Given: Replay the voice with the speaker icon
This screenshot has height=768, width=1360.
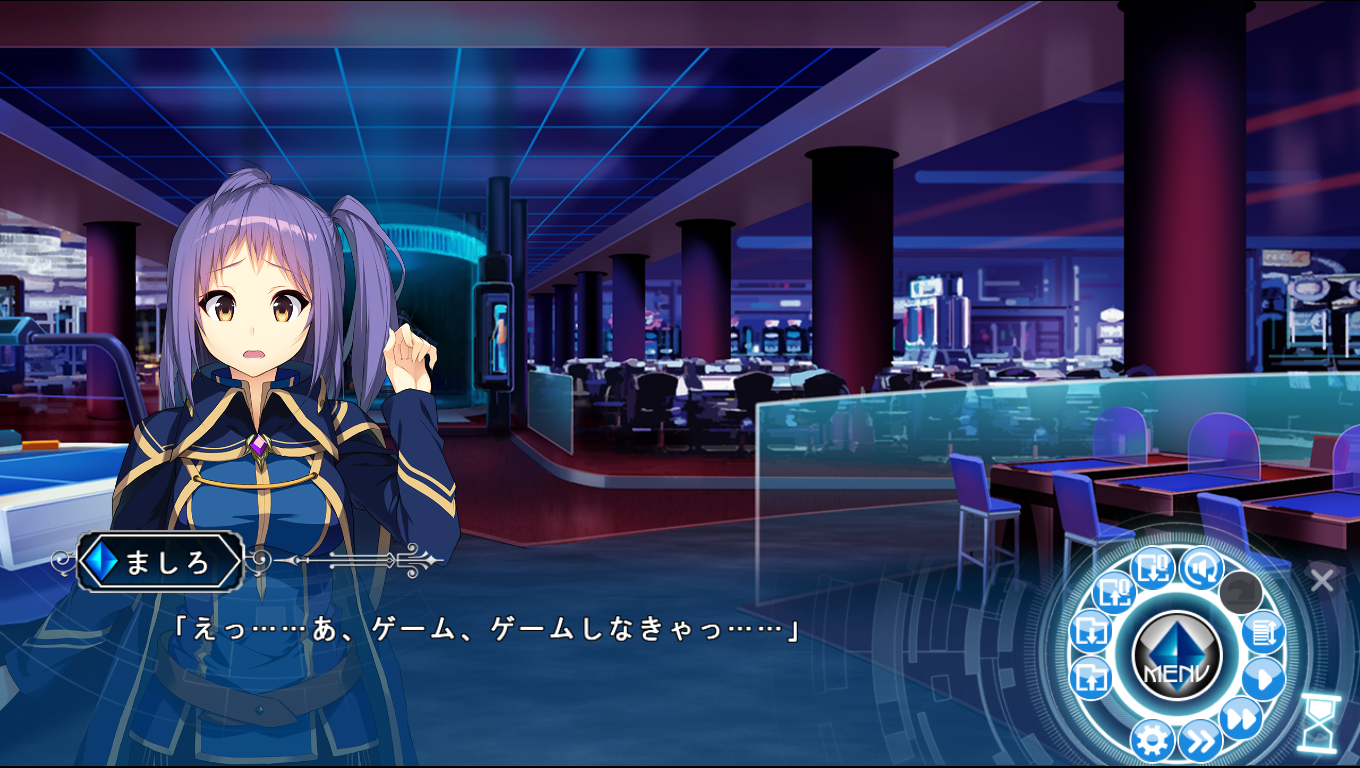Looking at the screenshot, I should (1200, 569).
